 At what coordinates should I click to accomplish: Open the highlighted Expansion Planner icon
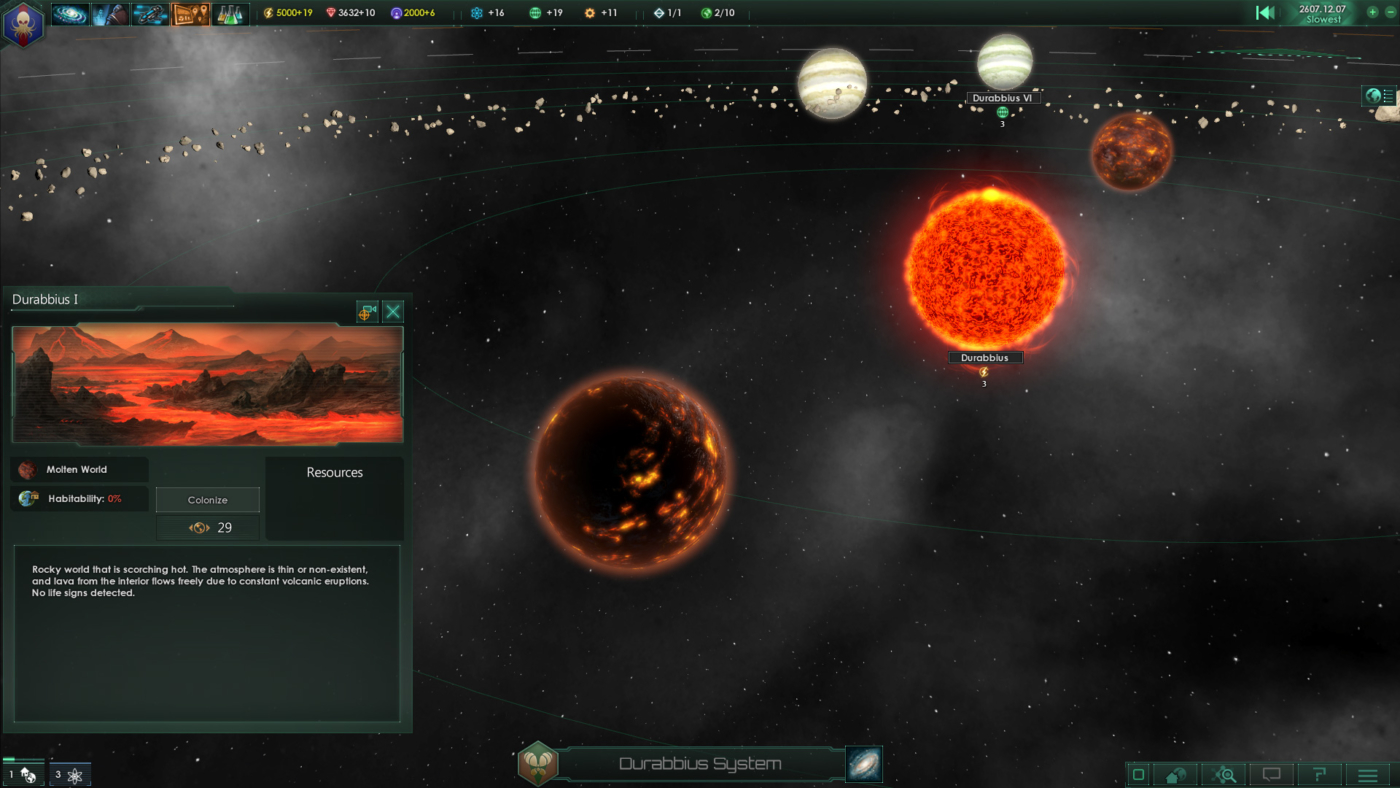[189, 13]
